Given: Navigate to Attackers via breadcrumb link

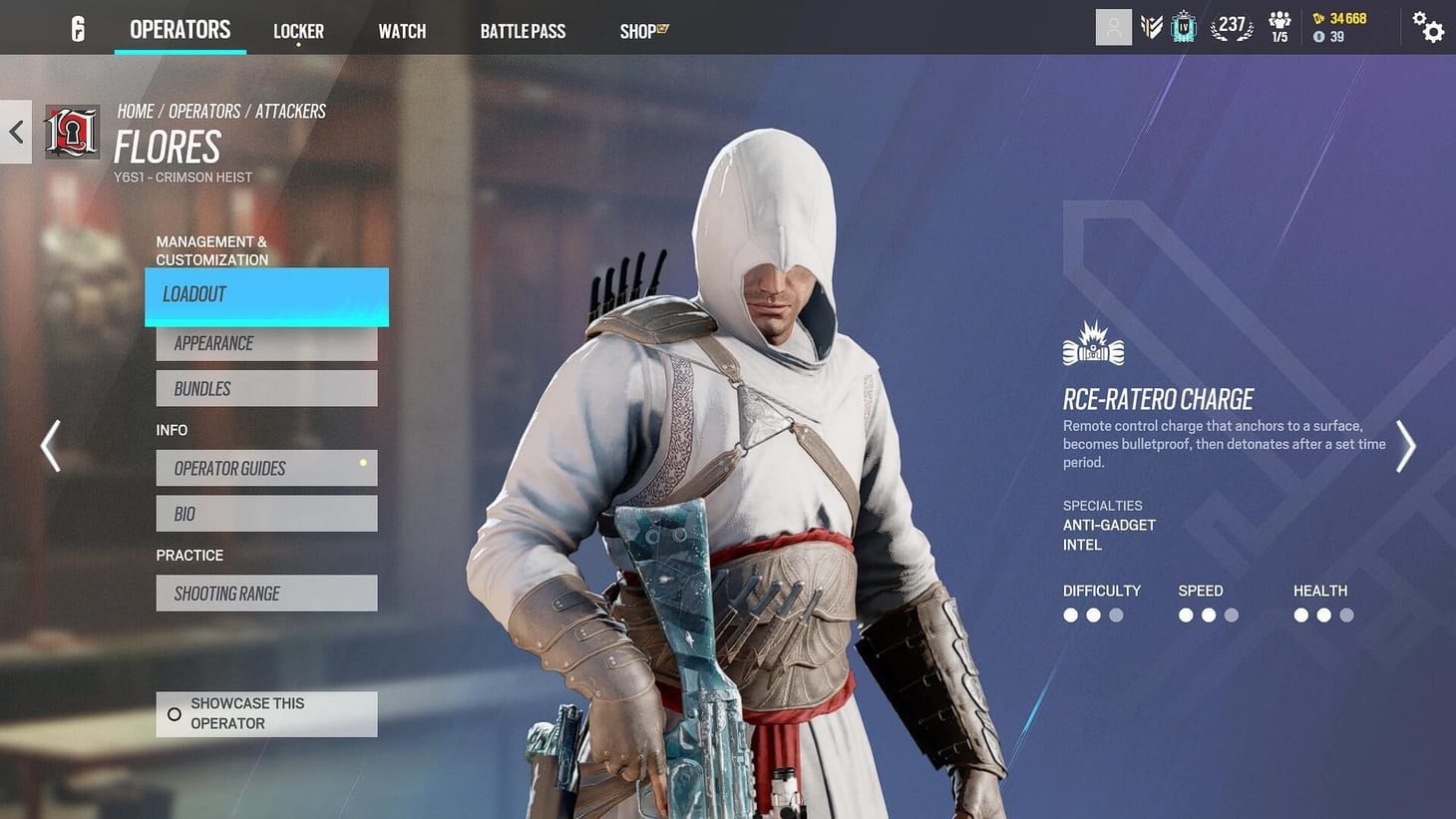Looking at the screenshot, I should pyautogui.click(x=290, y=111).
